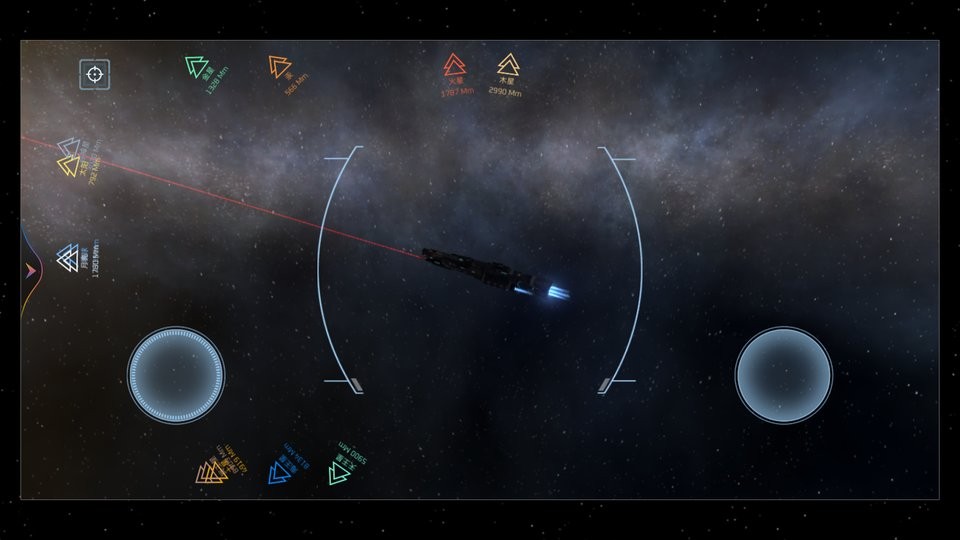This screenshot has height=540, width=960.
Task: Tap the right virtual joystick
Action: [783, 375]
